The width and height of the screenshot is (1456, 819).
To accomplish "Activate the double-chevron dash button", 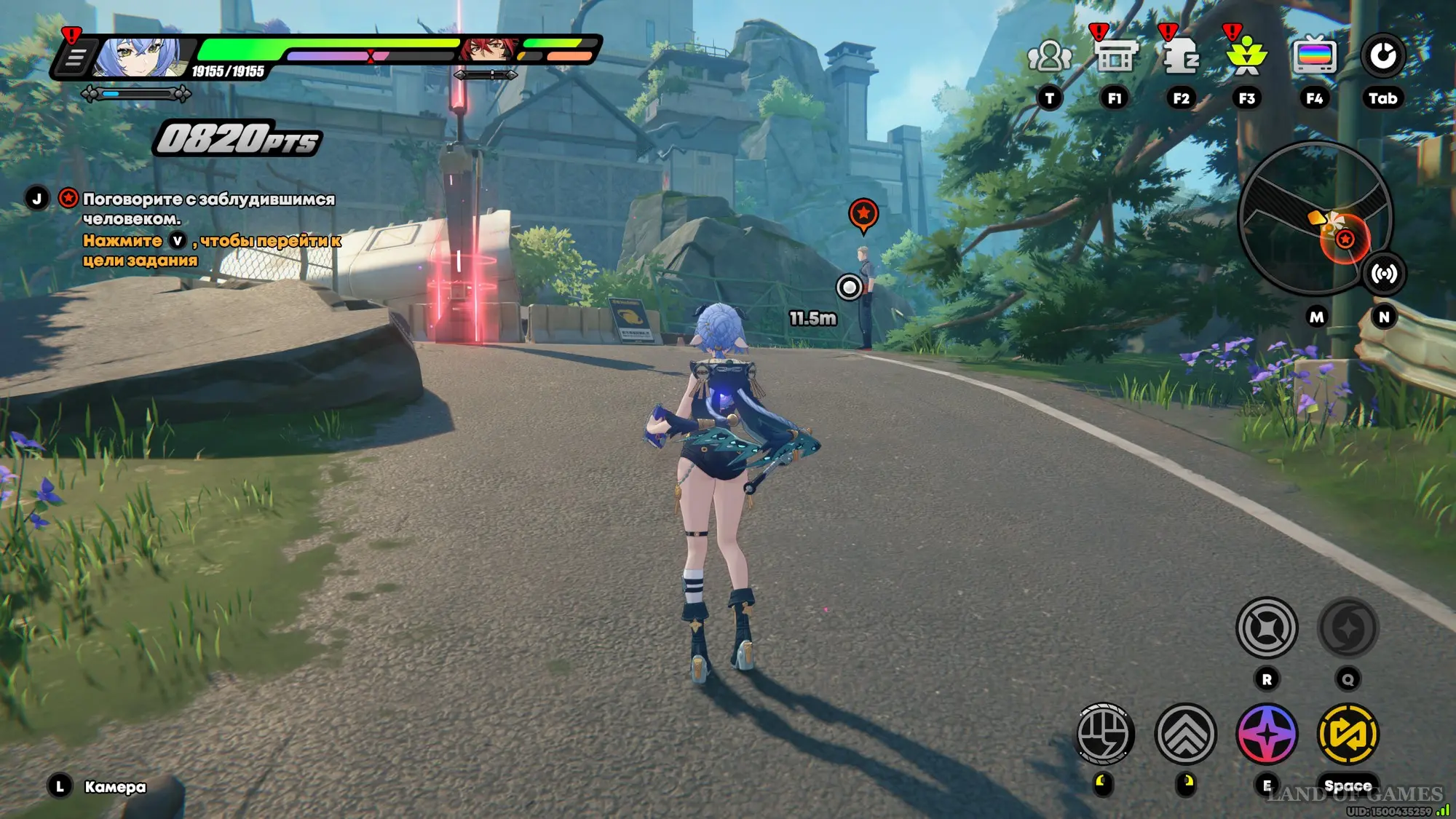I will click(1185, 734).
